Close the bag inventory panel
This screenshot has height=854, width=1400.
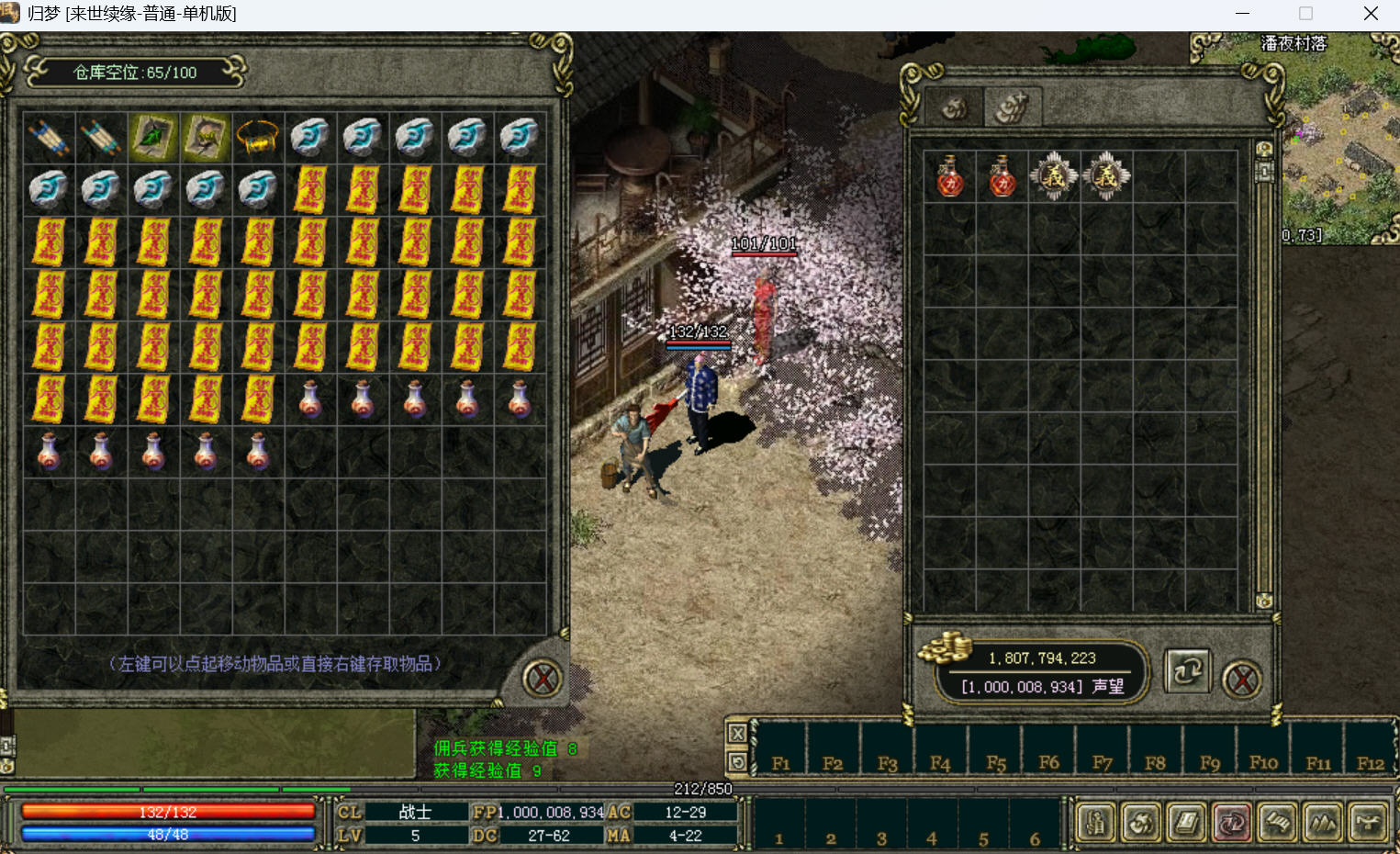(1242, 680)
